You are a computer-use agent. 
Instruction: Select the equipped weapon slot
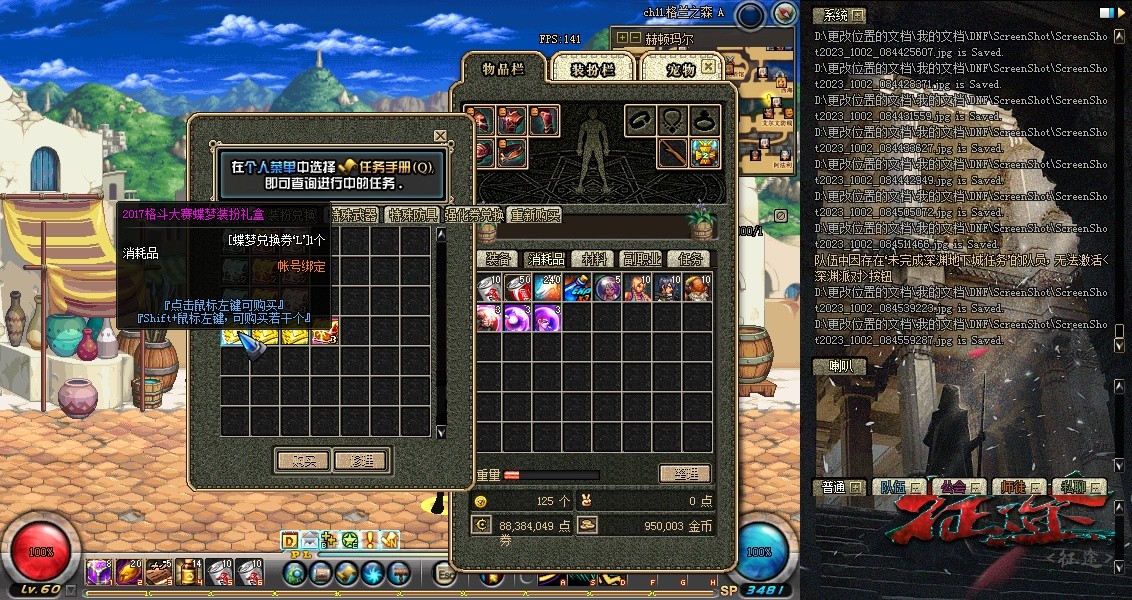[673, 153]
